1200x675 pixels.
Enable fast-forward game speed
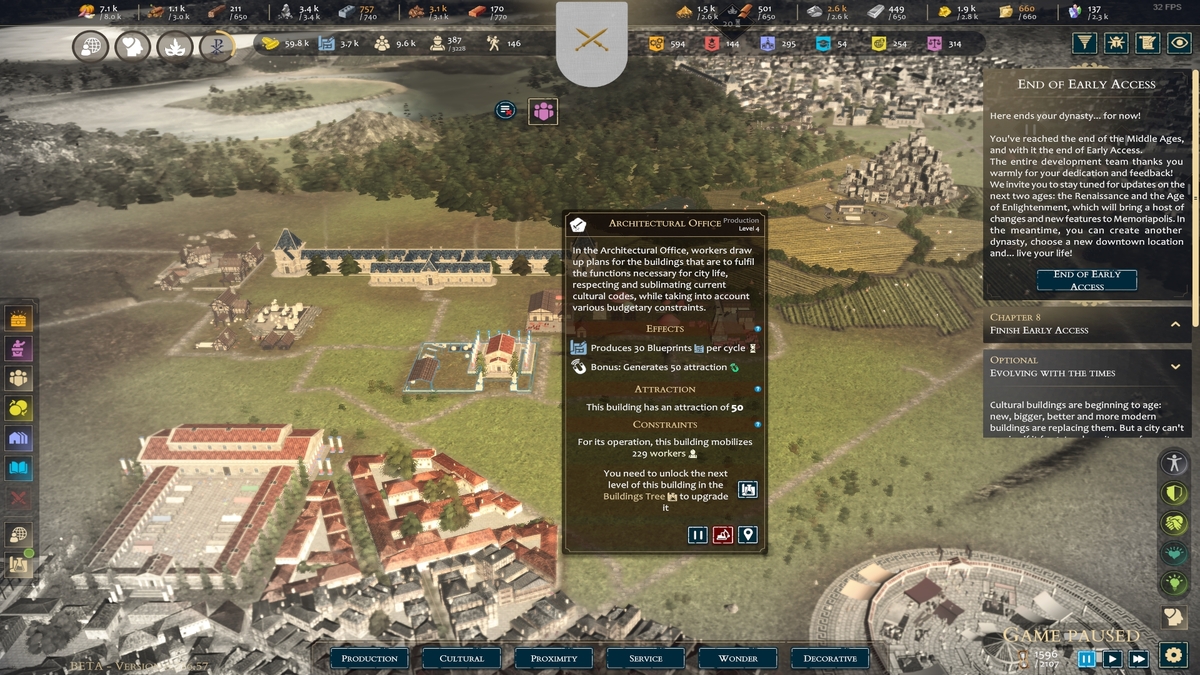pyautogui.click(x=1138, y=658)
